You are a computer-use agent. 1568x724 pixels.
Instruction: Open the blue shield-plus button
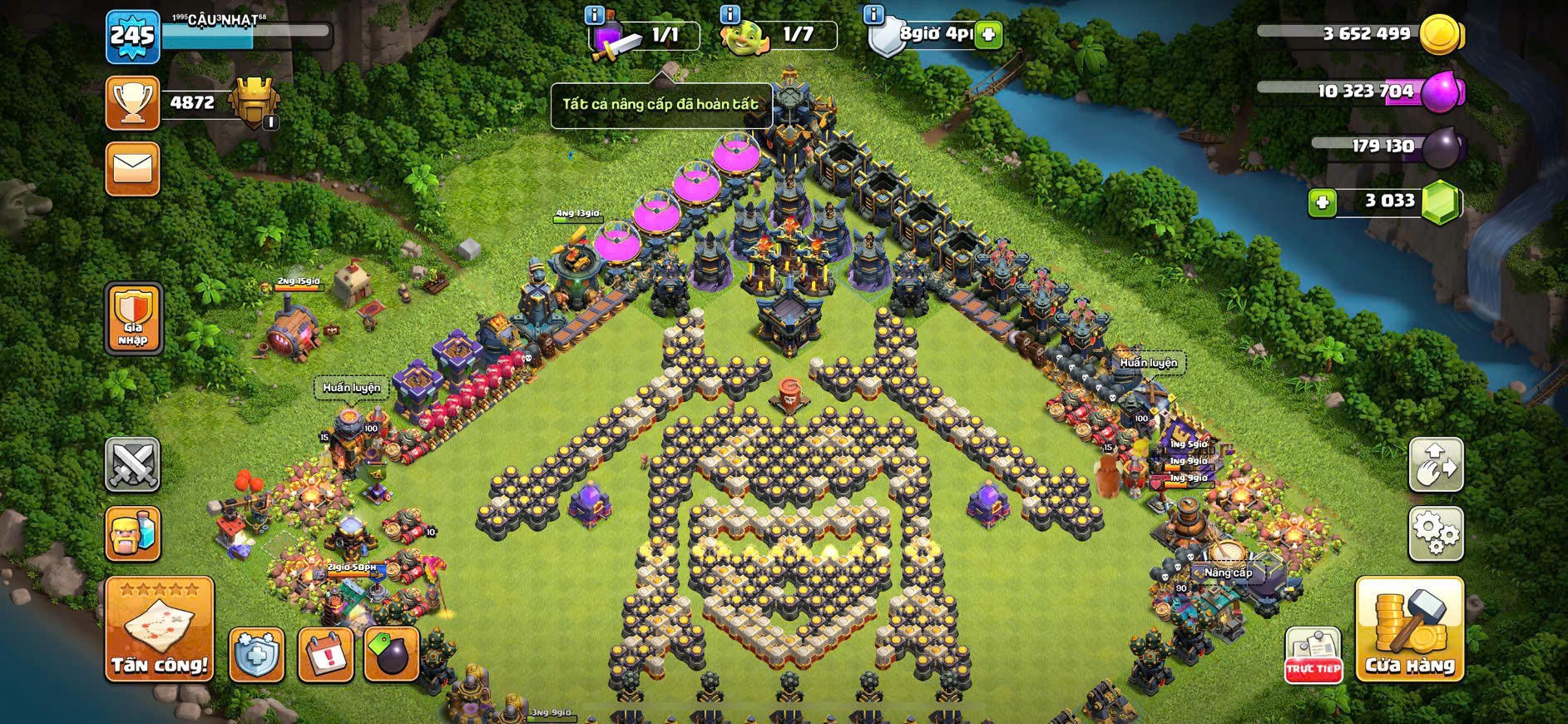(256, 655)
